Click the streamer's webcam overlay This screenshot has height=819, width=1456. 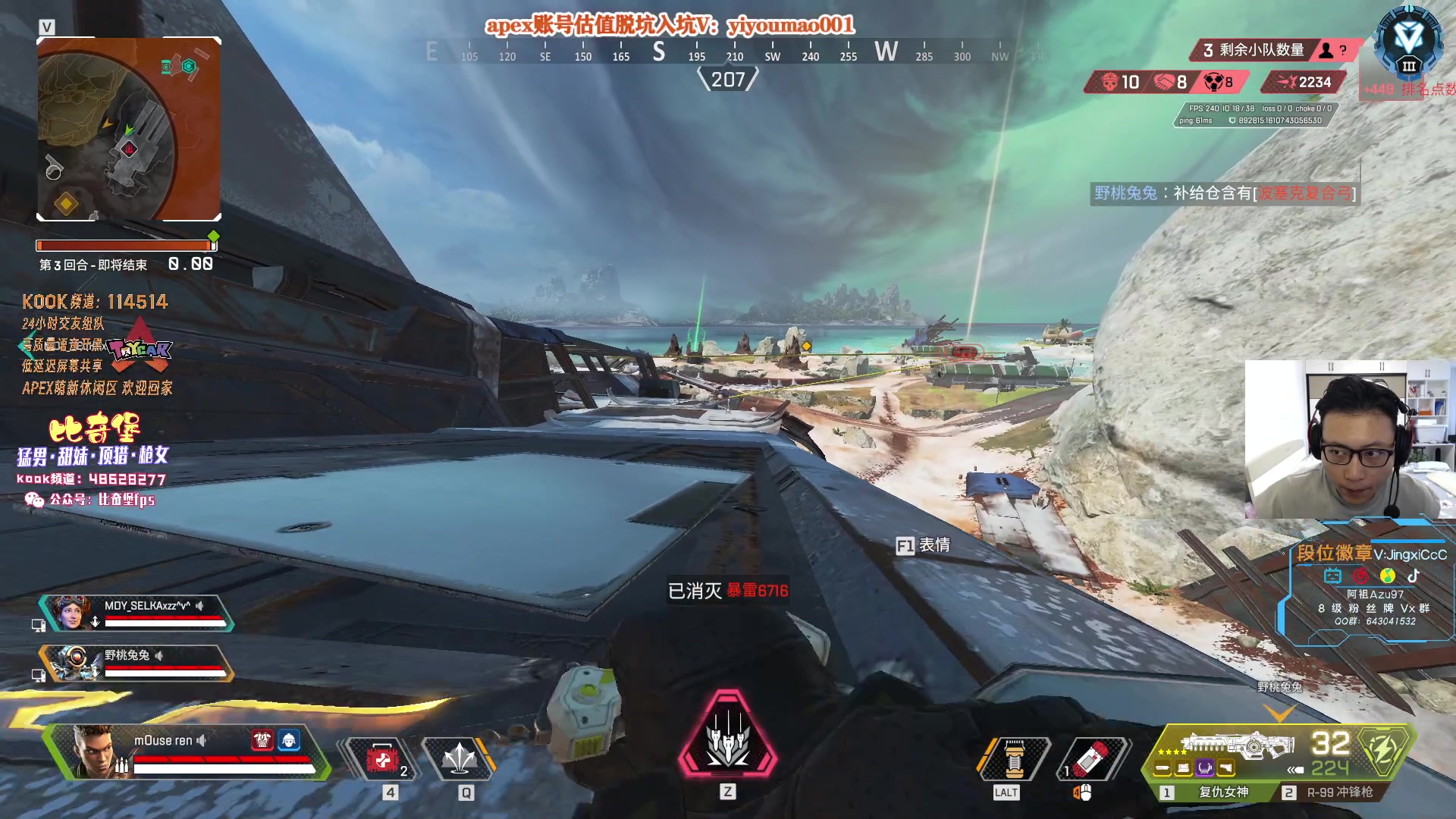(x=1349, y=439)
